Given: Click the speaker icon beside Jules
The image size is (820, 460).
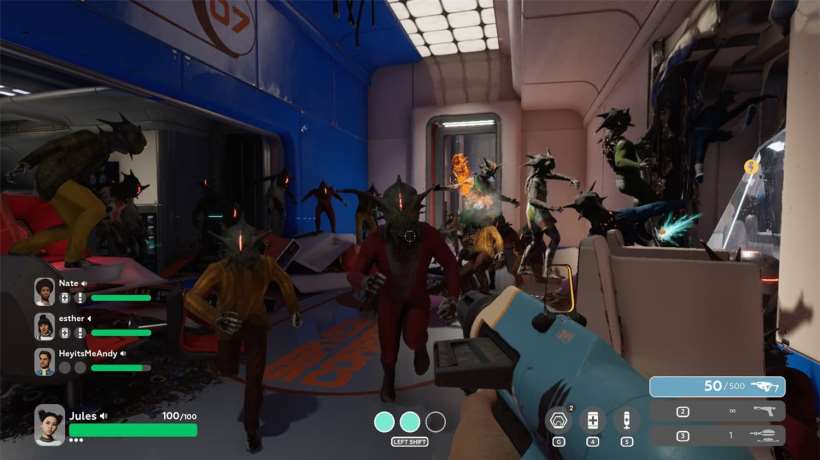Looking at the screenshot, I should (103, 416).
